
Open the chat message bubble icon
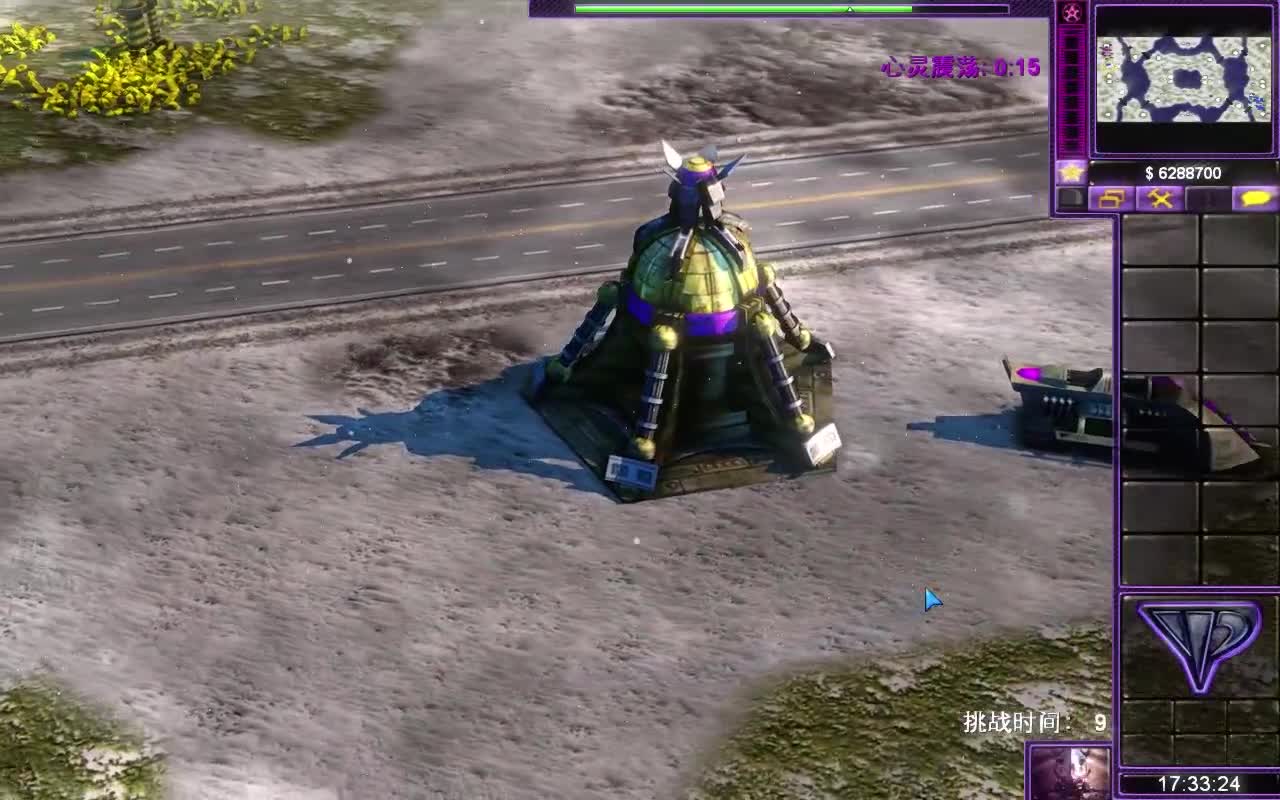(x=1254, y=198)
